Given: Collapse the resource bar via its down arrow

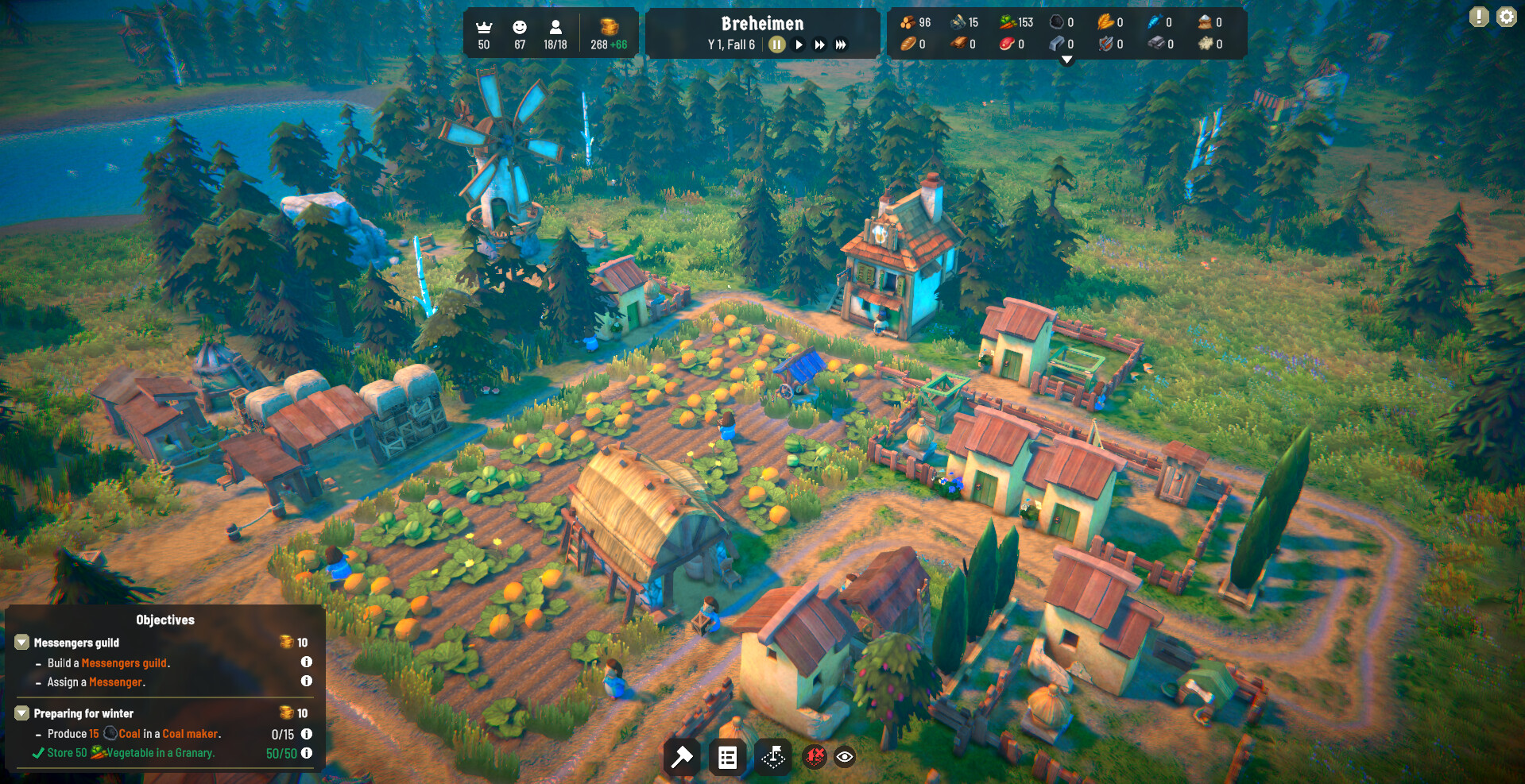Looking at the screenshot, I should pyautogui.click(x=1066, y=58).
